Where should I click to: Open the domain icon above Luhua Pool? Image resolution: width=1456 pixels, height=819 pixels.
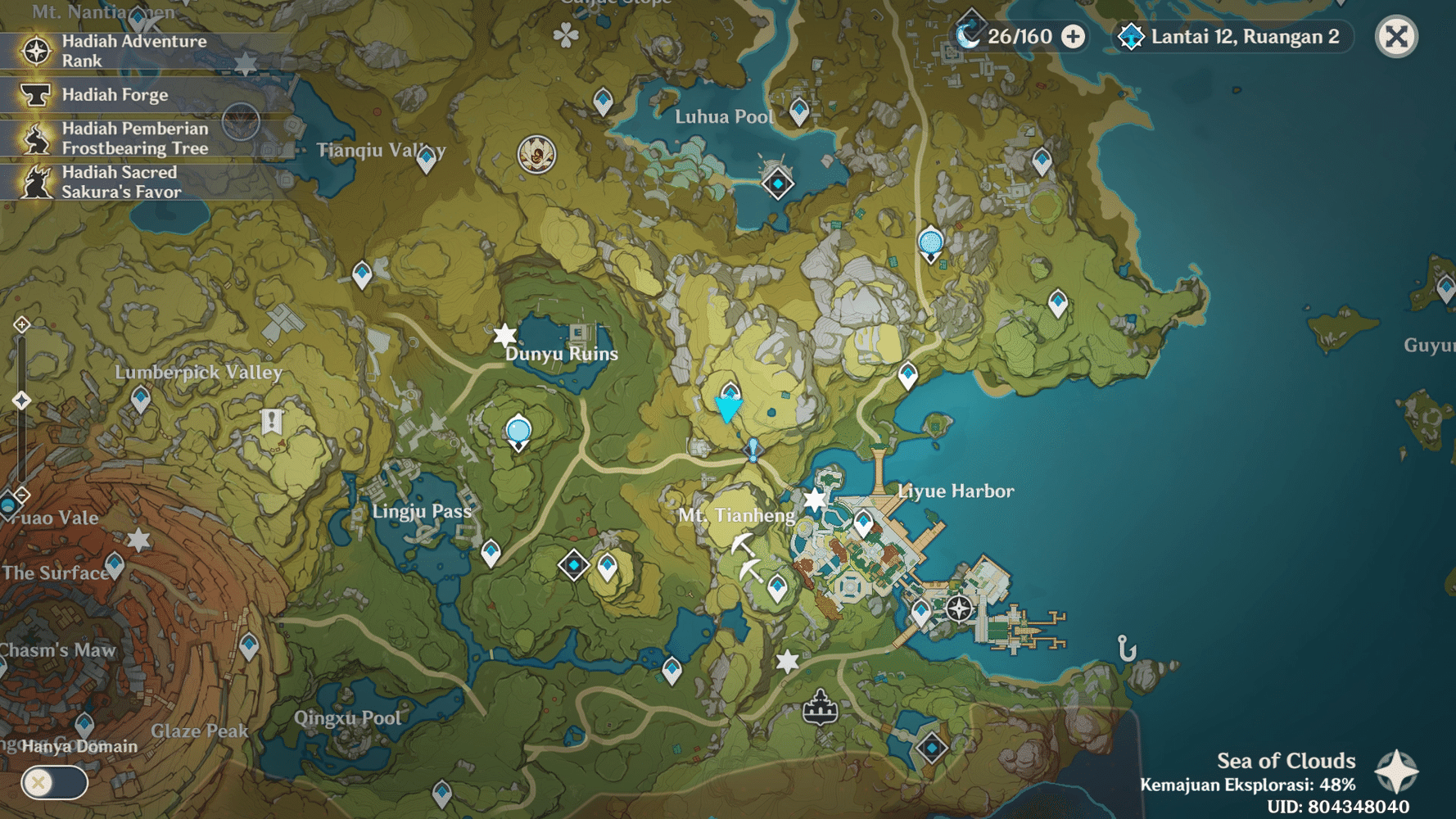[775, 183]
